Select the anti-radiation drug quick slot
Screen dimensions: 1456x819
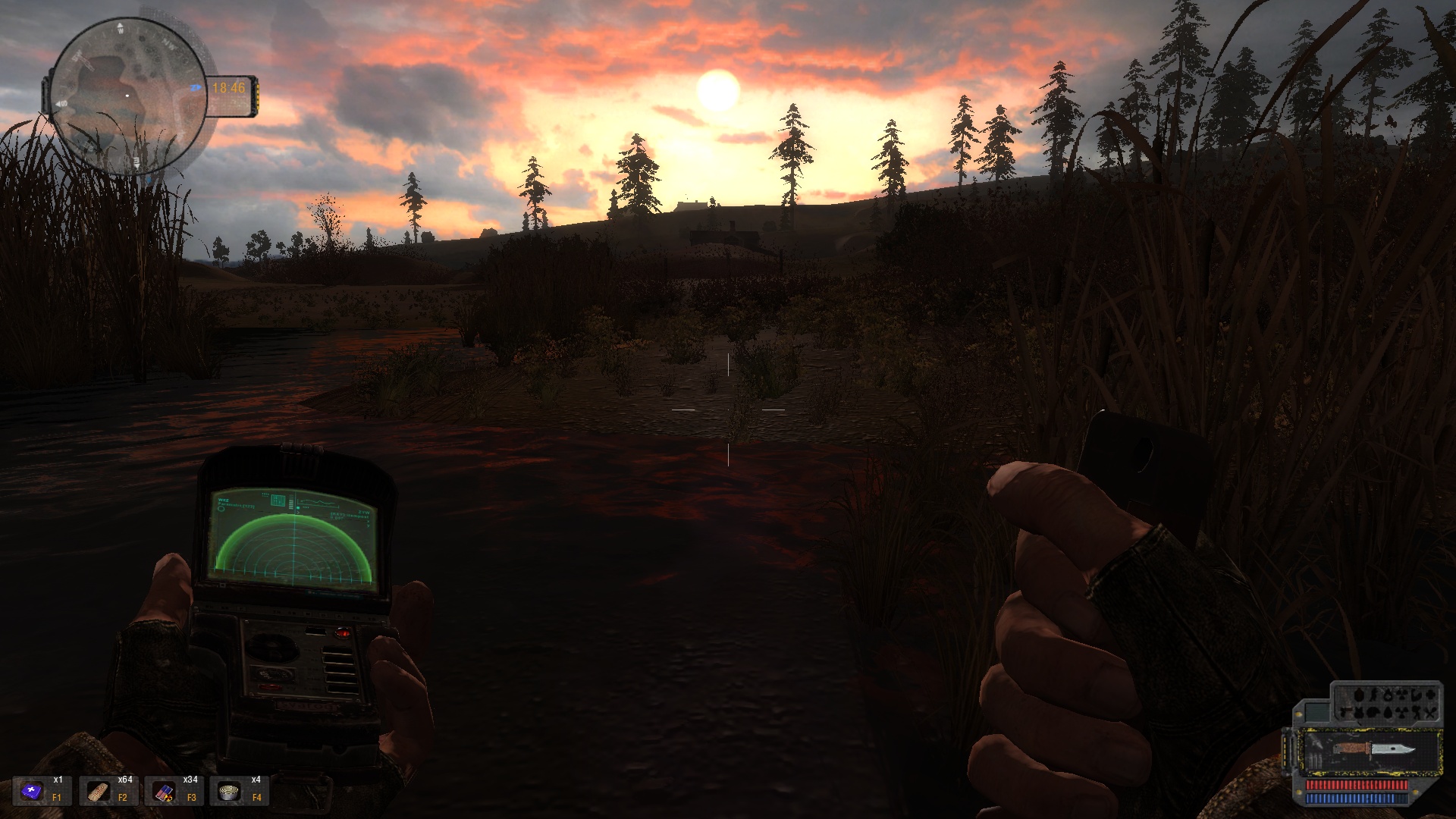(162, 792)
